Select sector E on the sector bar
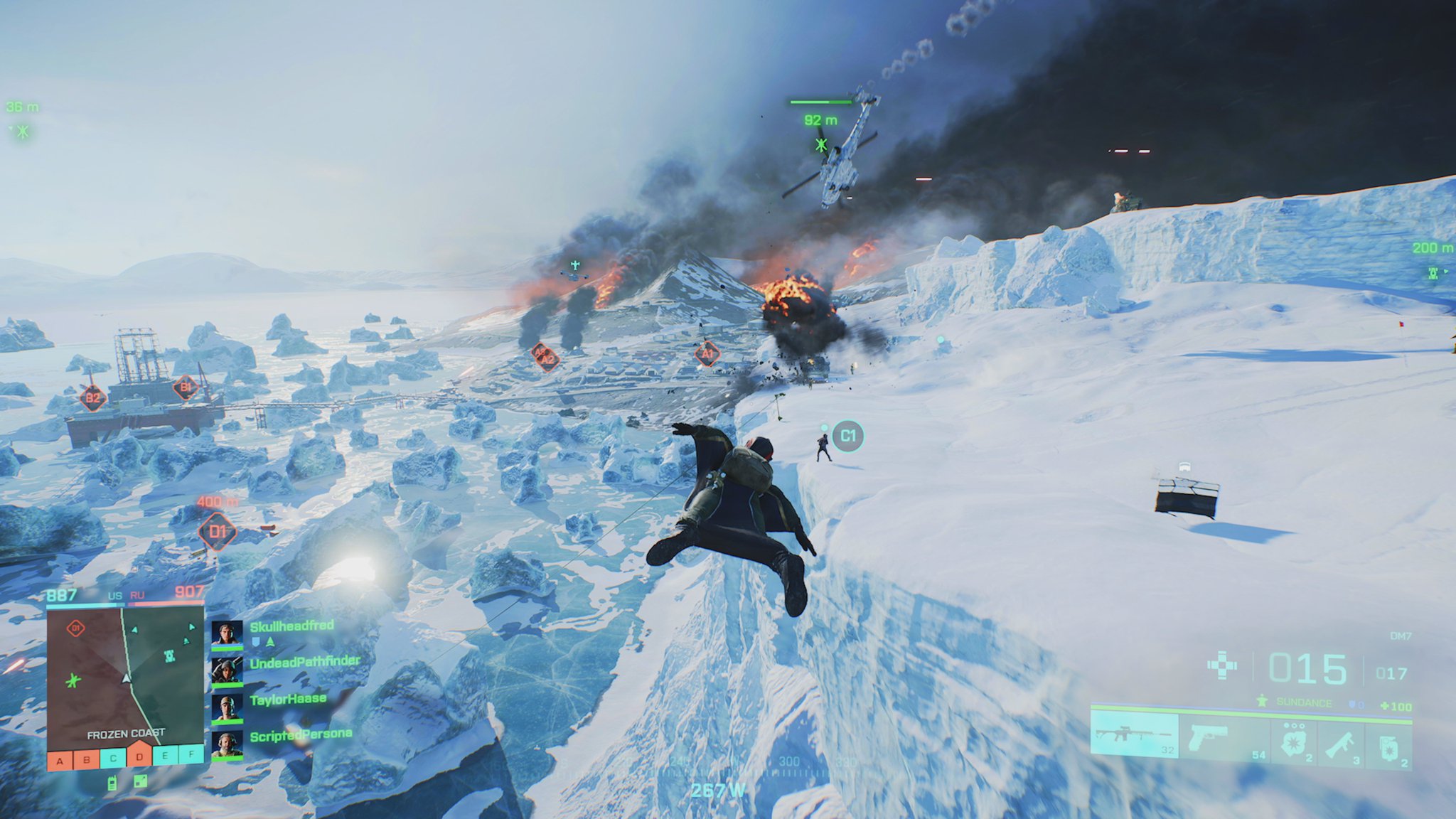Image resolution: width=1456 pixels, height=819 pixels. click(166, 755)
